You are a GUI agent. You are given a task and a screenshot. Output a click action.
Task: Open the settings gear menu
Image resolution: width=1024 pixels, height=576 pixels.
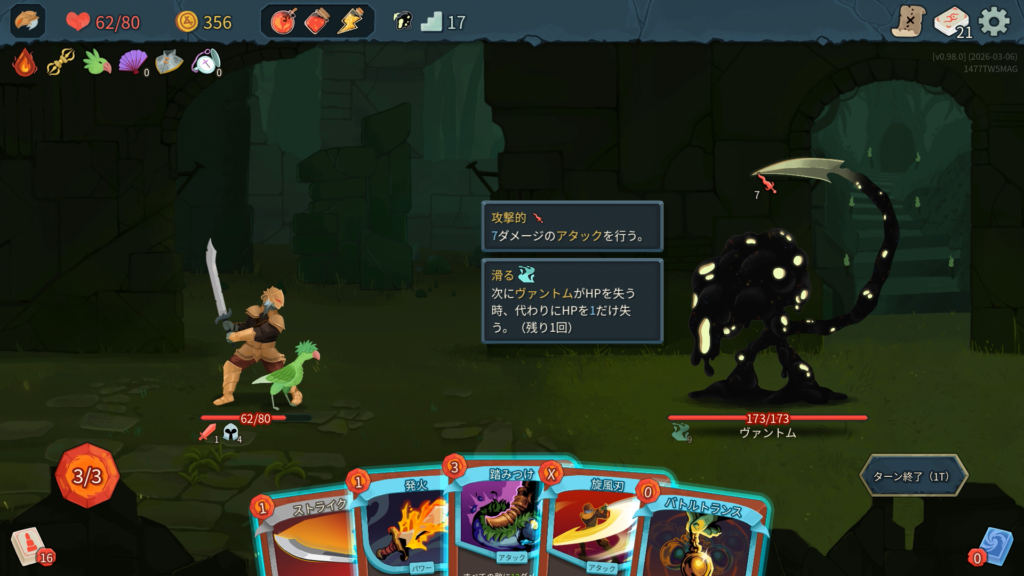tap(994, 21)
